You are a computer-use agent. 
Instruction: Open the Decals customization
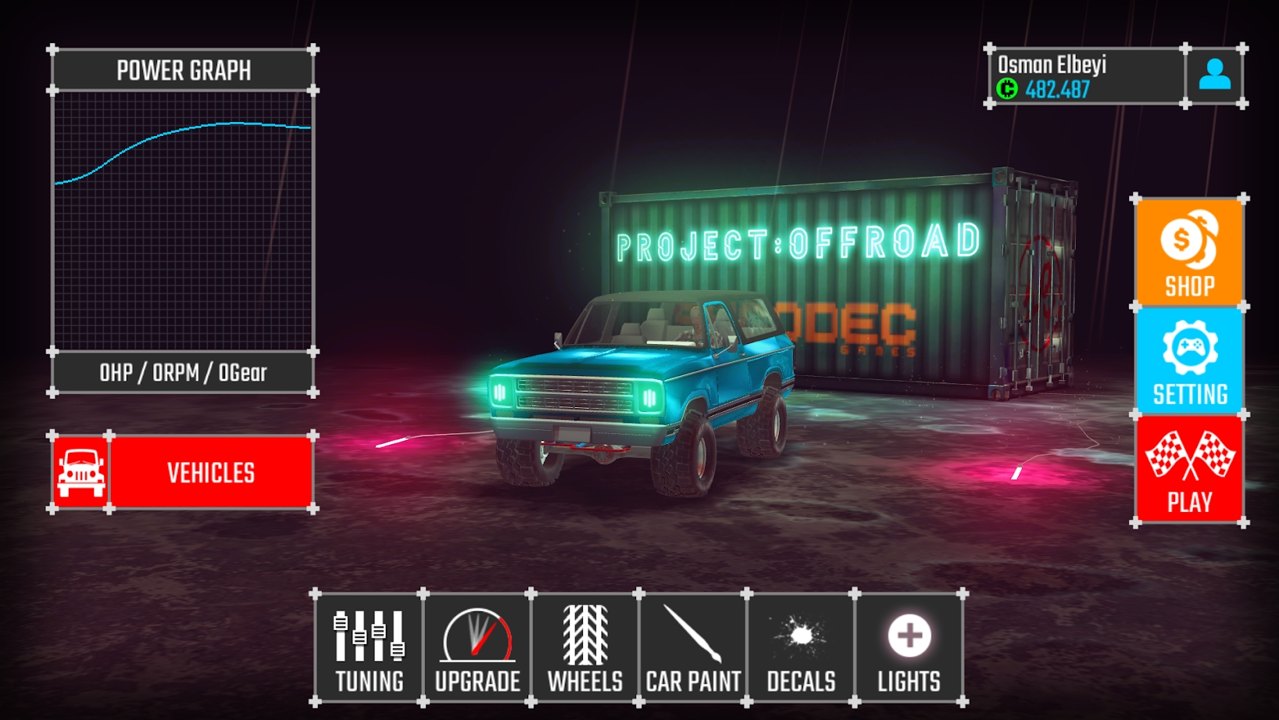(801, 647)
